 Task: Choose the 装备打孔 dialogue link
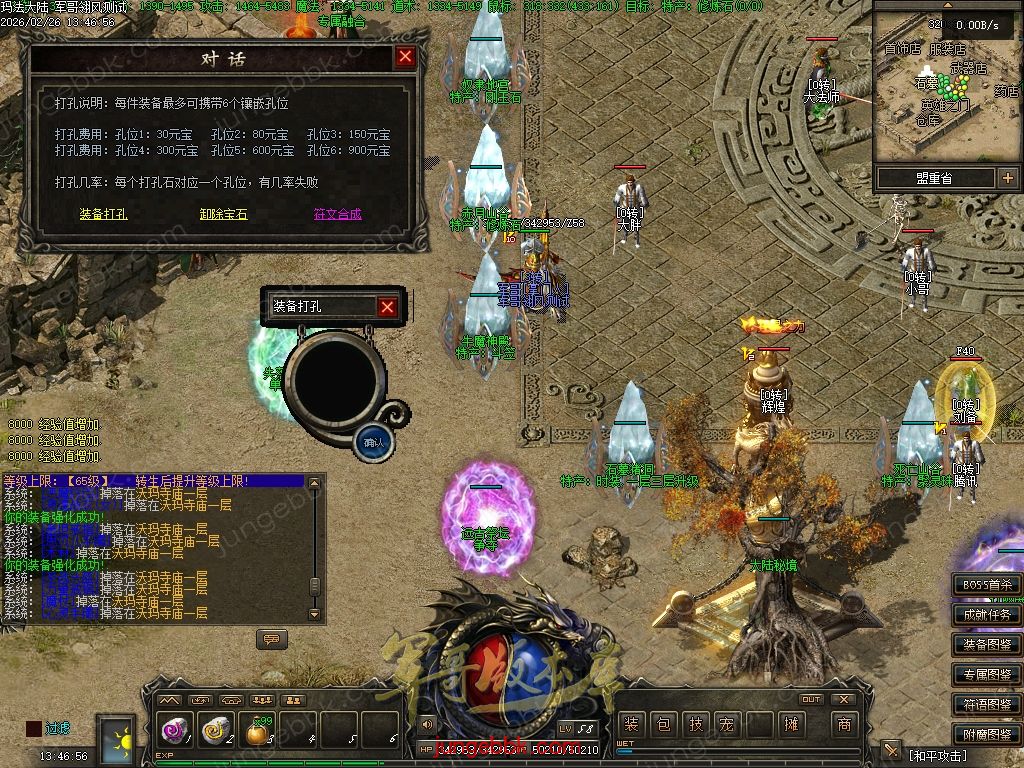pos(103,214)
